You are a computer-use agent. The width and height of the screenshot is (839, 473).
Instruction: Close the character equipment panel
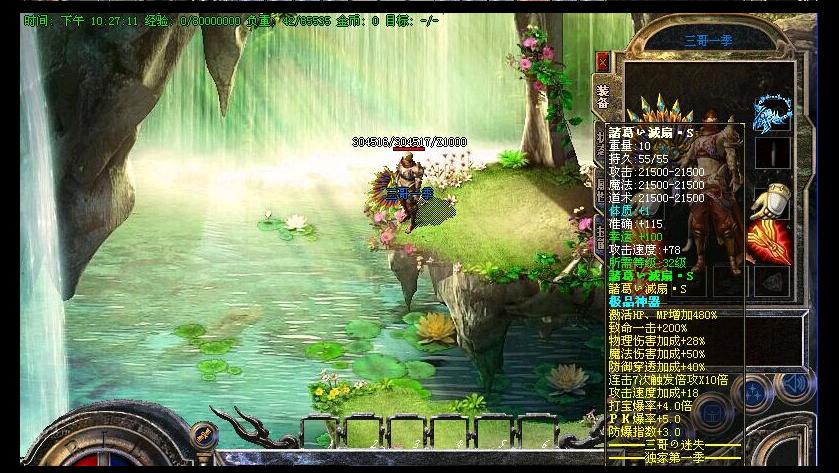(x=602, y=62)
